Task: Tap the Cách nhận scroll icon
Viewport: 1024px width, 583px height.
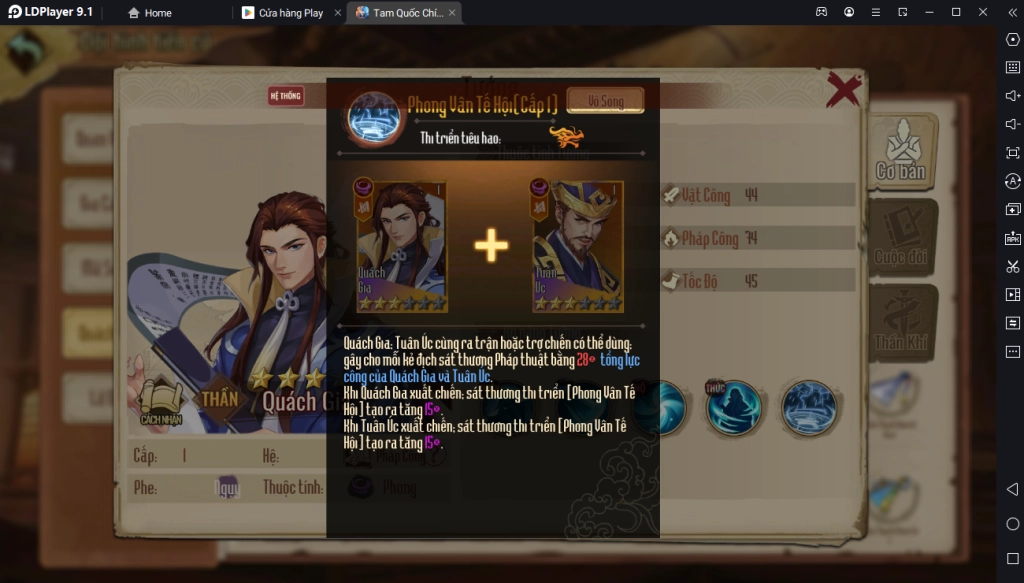Action: coord(159,402)
